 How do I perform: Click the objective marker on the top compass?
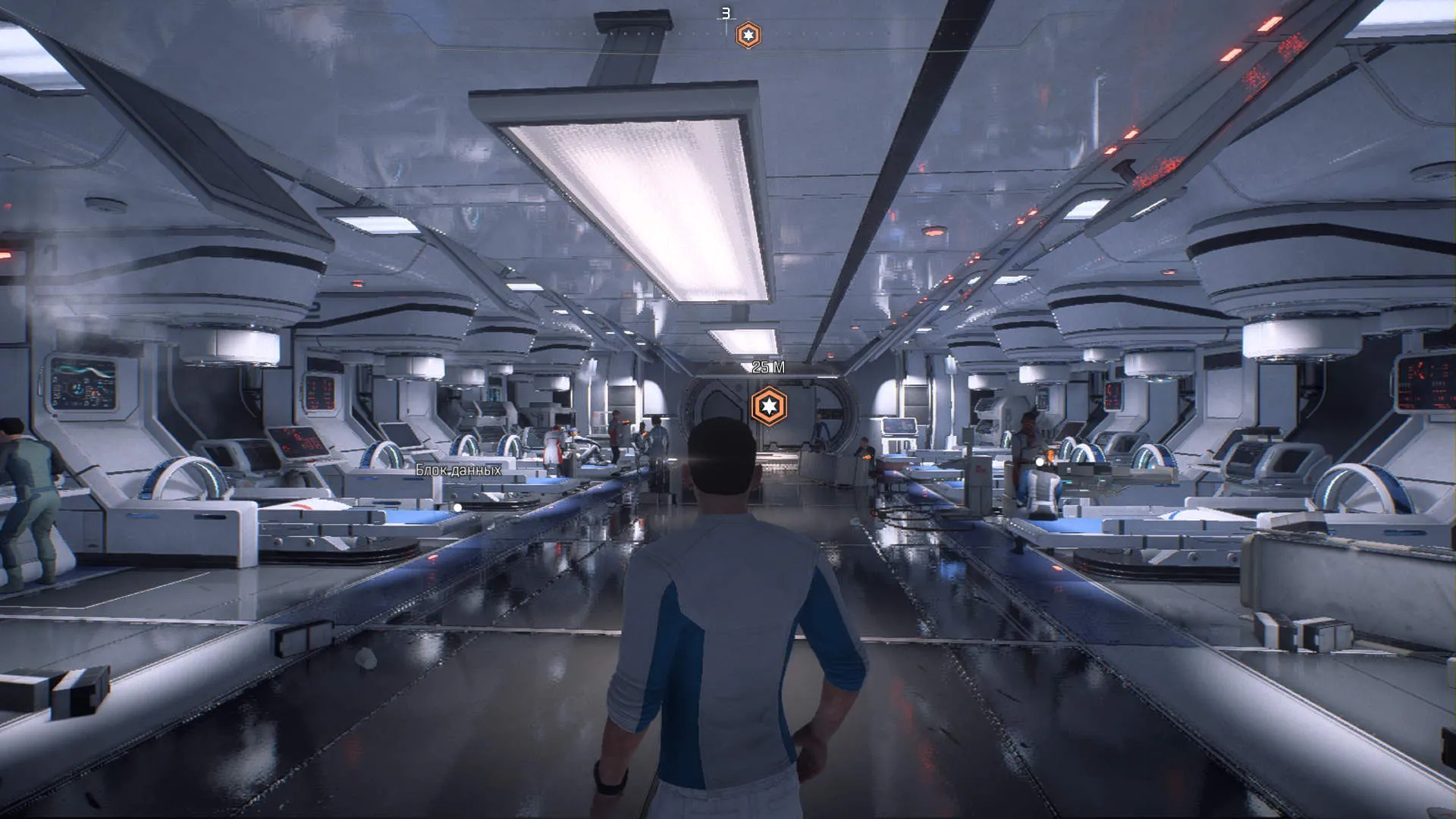pos(748,35)
